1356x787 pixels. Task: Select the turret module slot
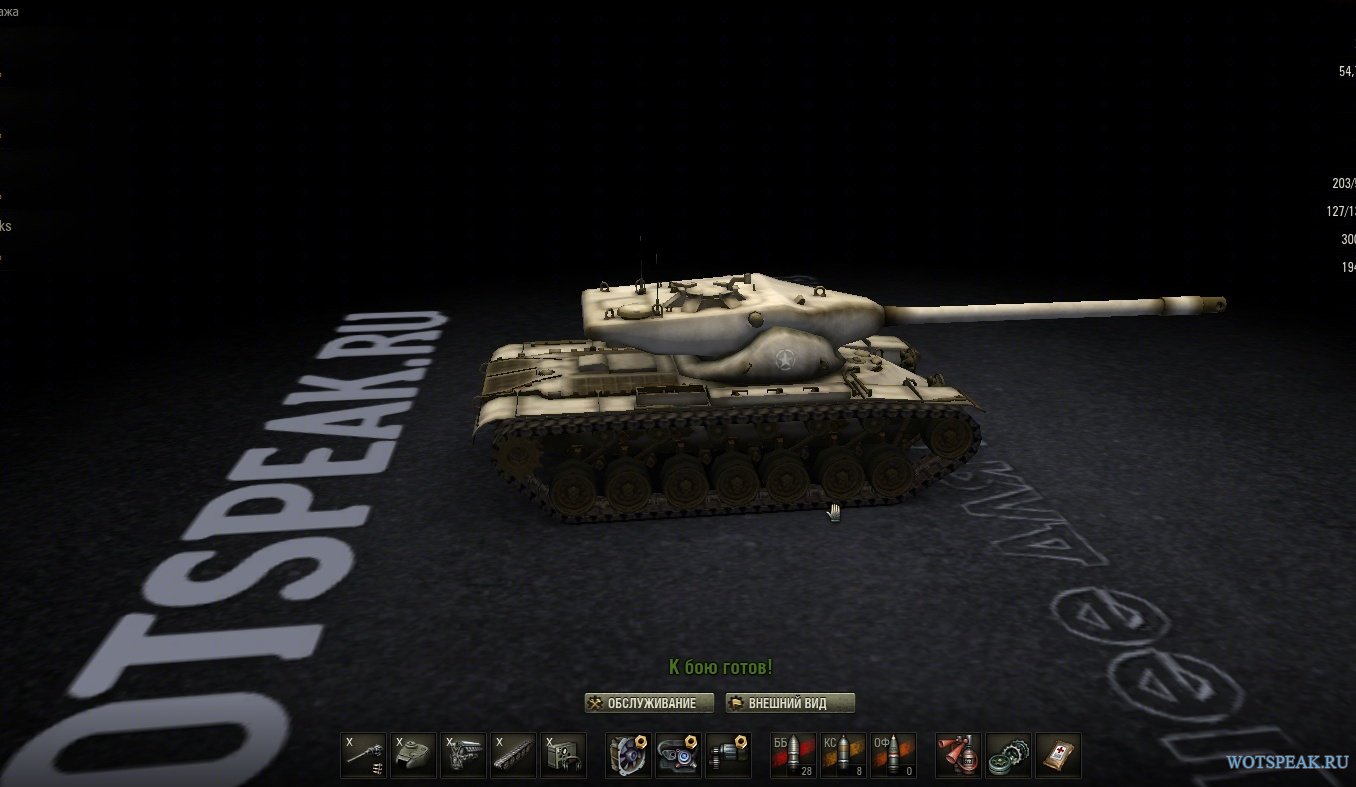[413, 756]
